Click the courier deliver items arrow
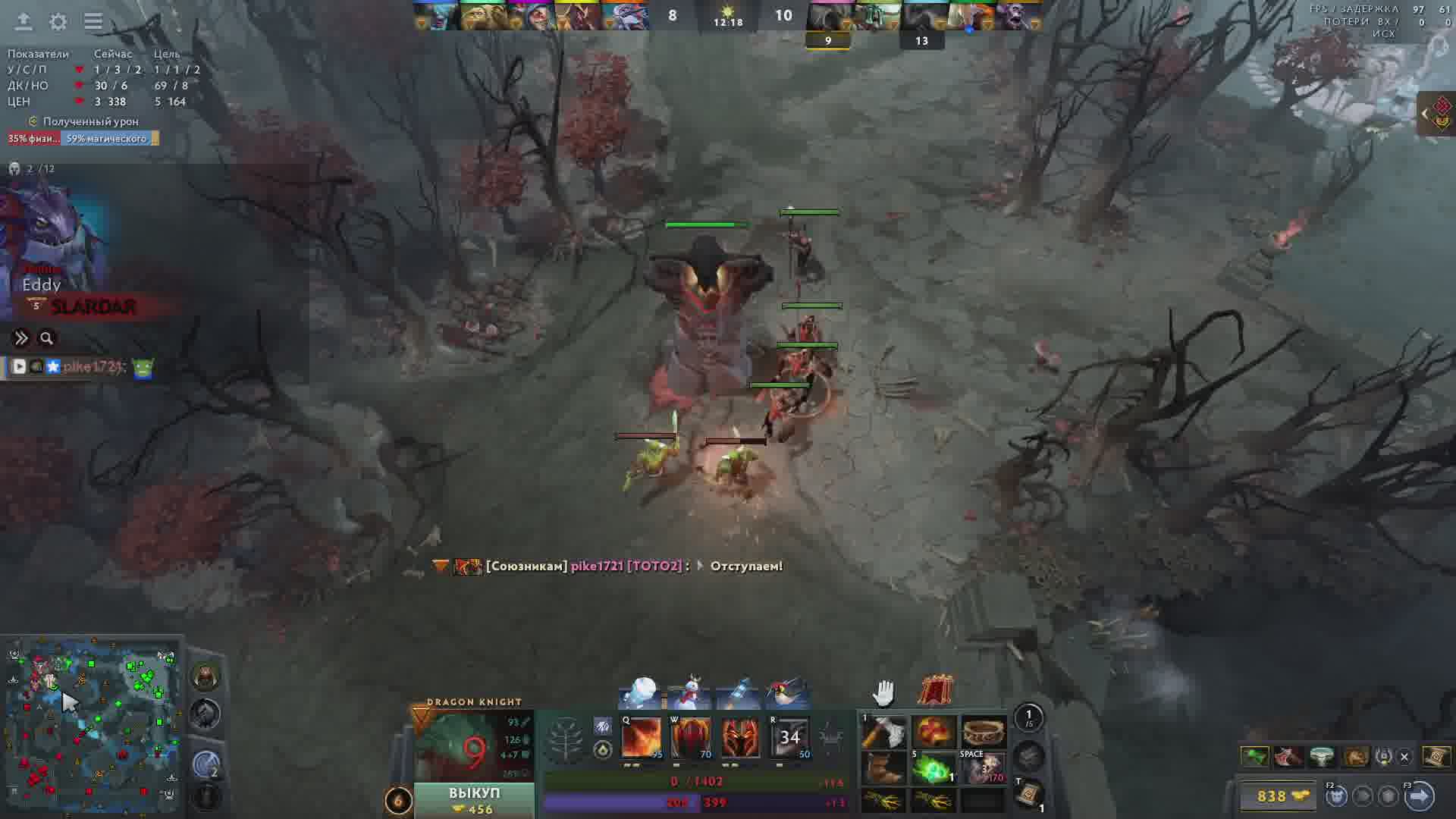 1420,796
